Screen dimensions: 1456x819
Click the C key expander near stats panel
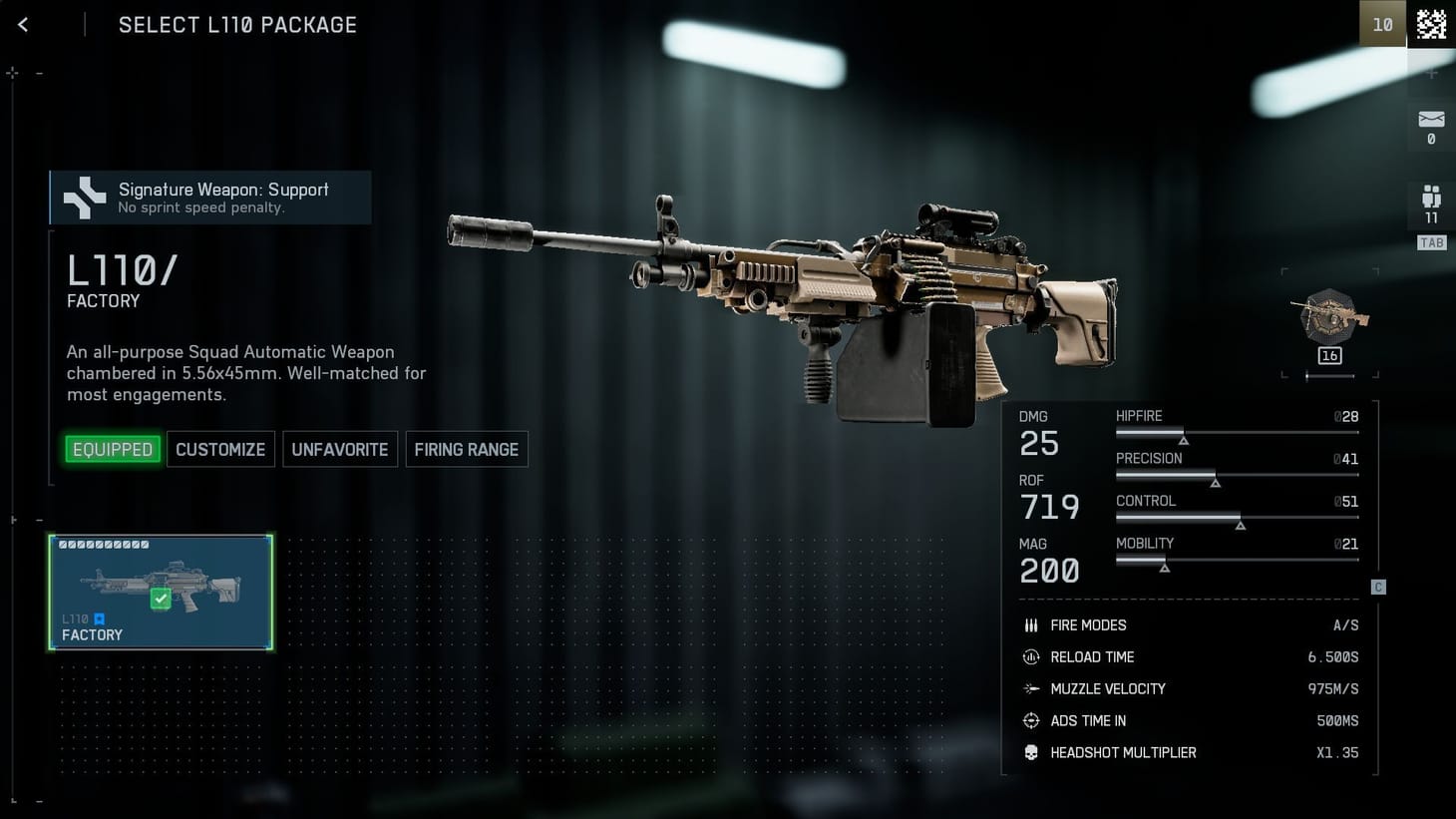pyautogui.click(x=1377, y=587)
